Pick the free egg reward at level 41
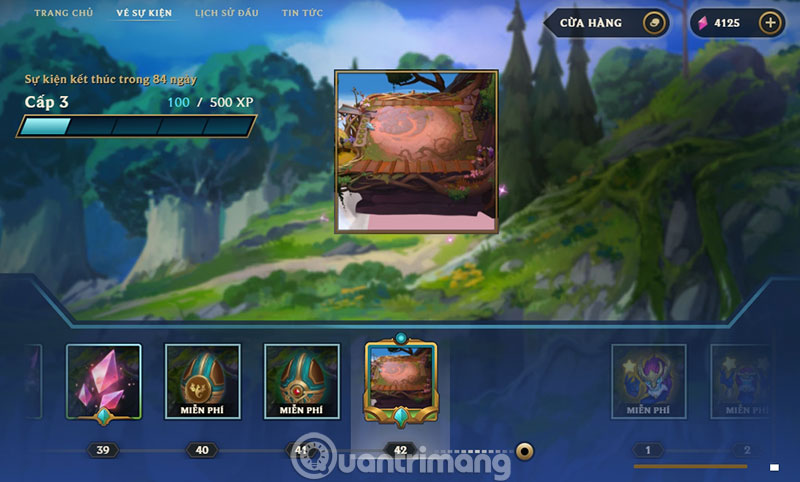Viewport: 800px width, 482px height. click(300, 380)
